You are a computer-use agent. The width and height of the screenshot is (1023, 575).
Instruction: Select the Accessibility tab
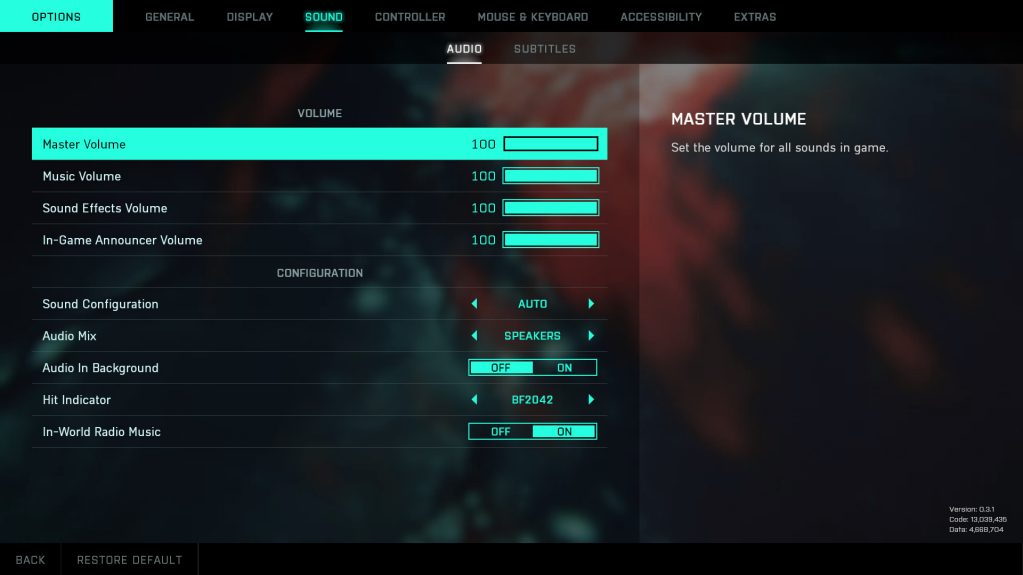660,17
